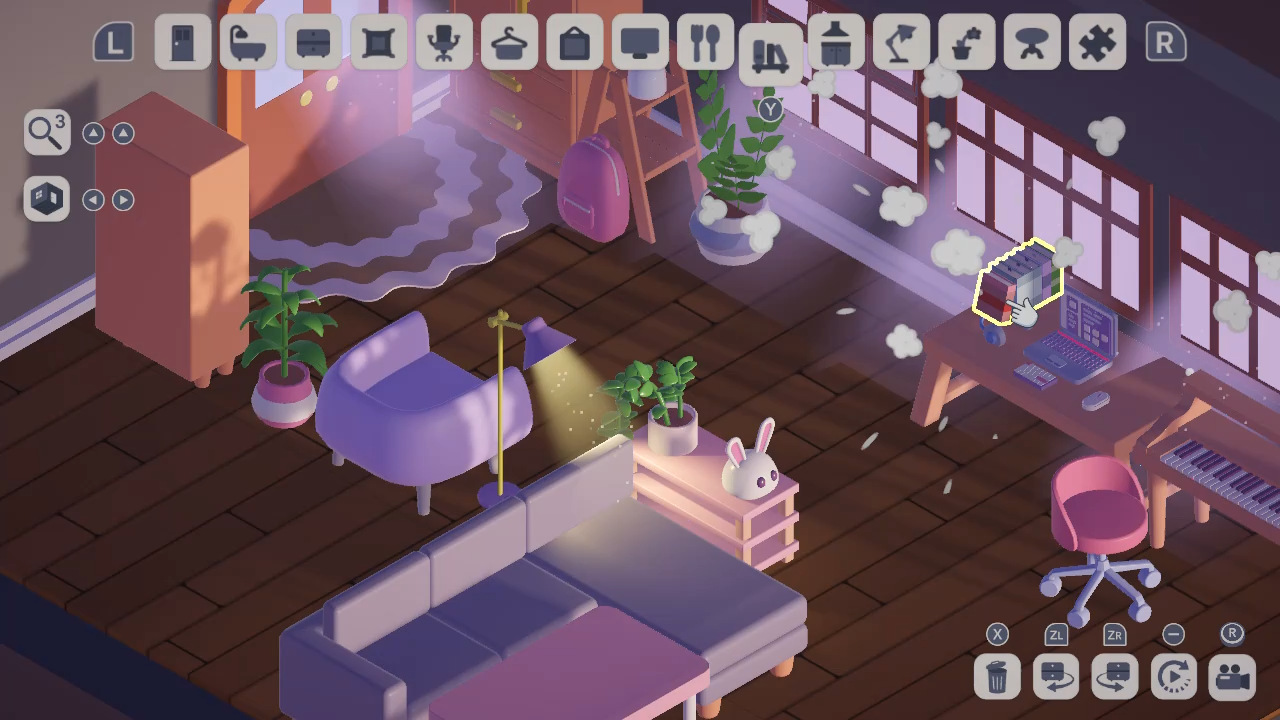Select the puzzle piece category icon

(x=1097, y=43)
